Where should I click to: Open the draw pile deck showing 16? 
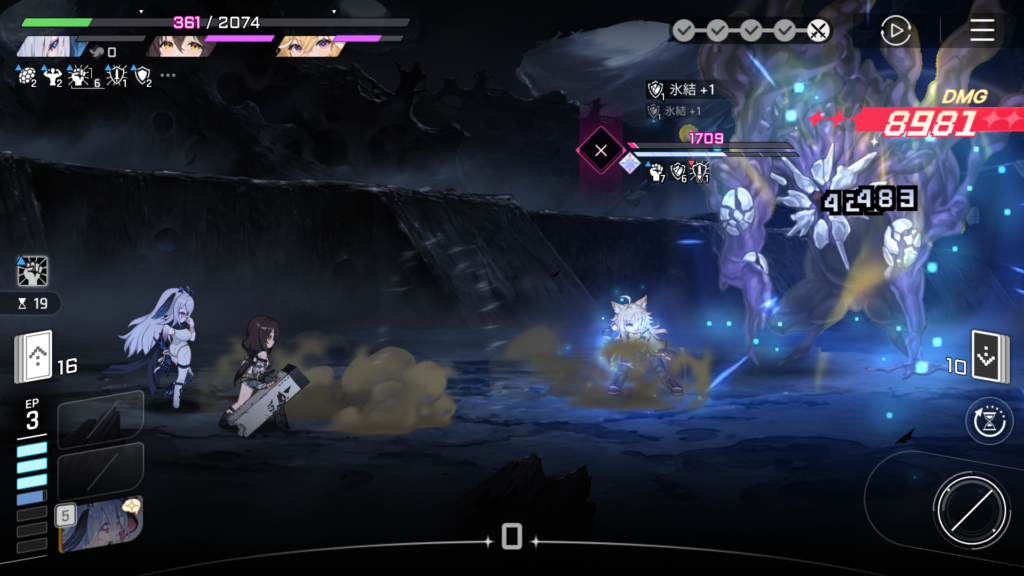(x=33, y=357)
